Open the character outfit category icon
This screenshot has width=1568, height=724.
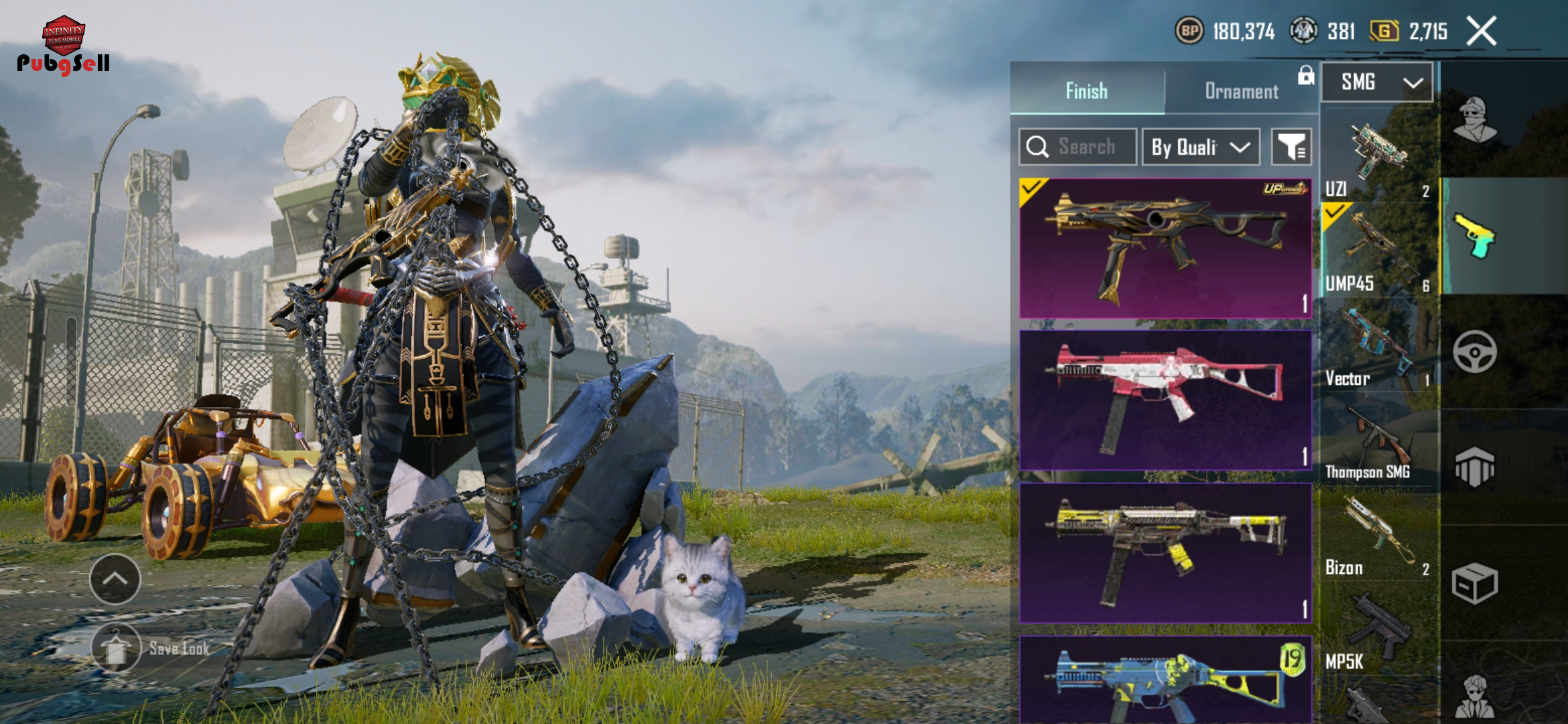(1474, 121)
